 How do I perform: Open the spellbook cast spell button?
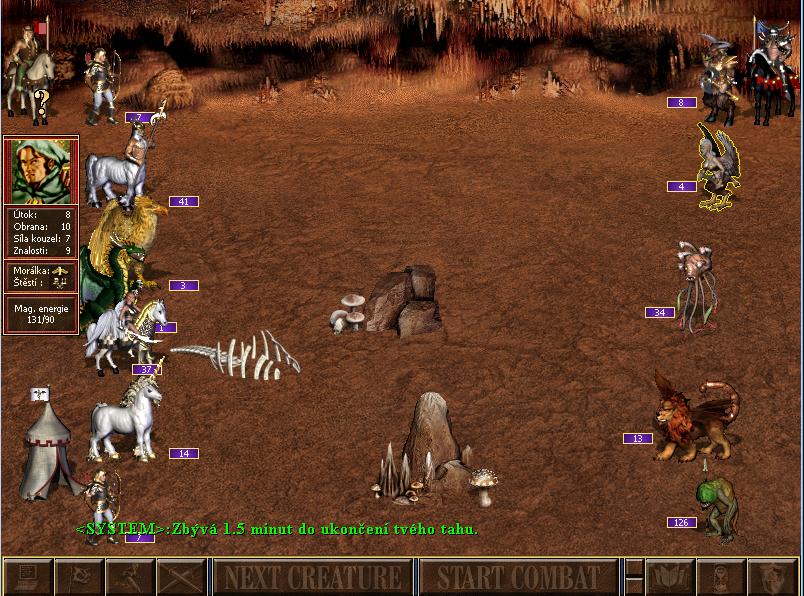tap(669, 577)
